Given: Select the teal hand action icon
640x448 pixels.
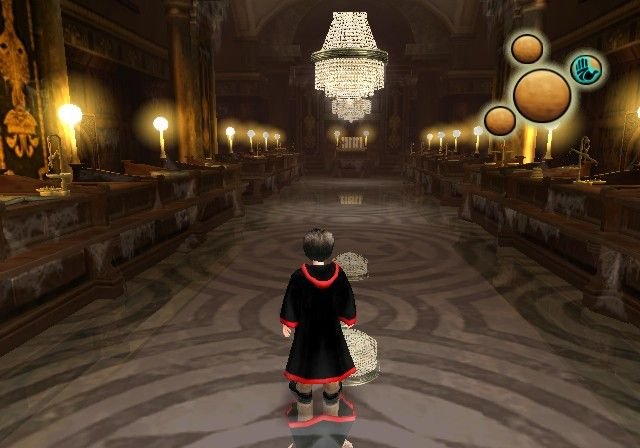Looking at the screenshot, I should pyautogui.click(x=586, y=69).
